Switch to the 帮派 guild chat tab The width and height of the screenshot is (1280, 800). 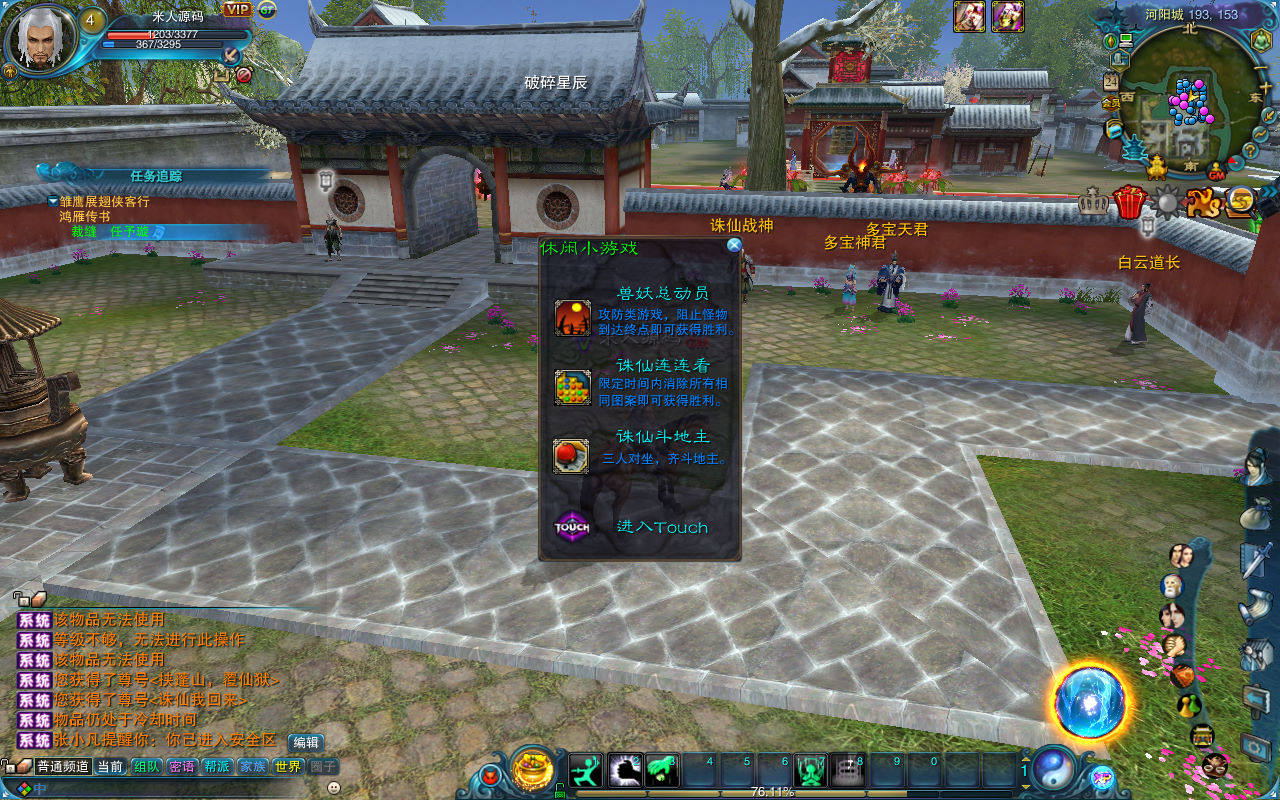pos(217,767)
